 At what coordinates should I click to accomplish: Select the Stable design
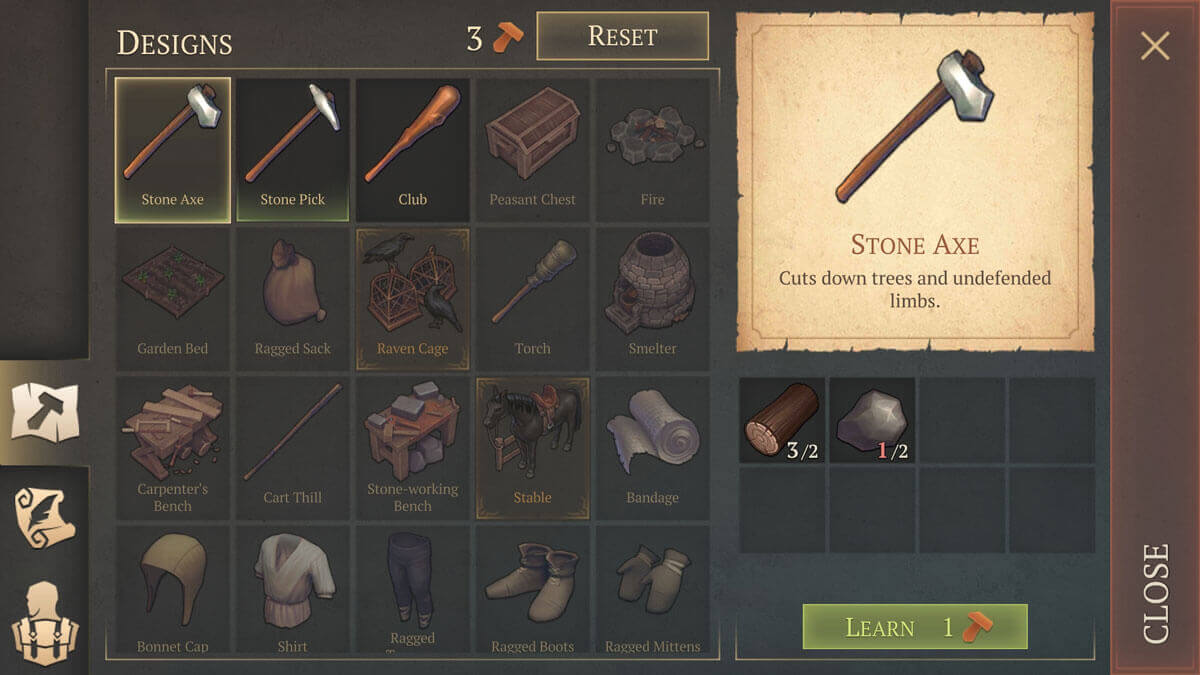[533, 447]
